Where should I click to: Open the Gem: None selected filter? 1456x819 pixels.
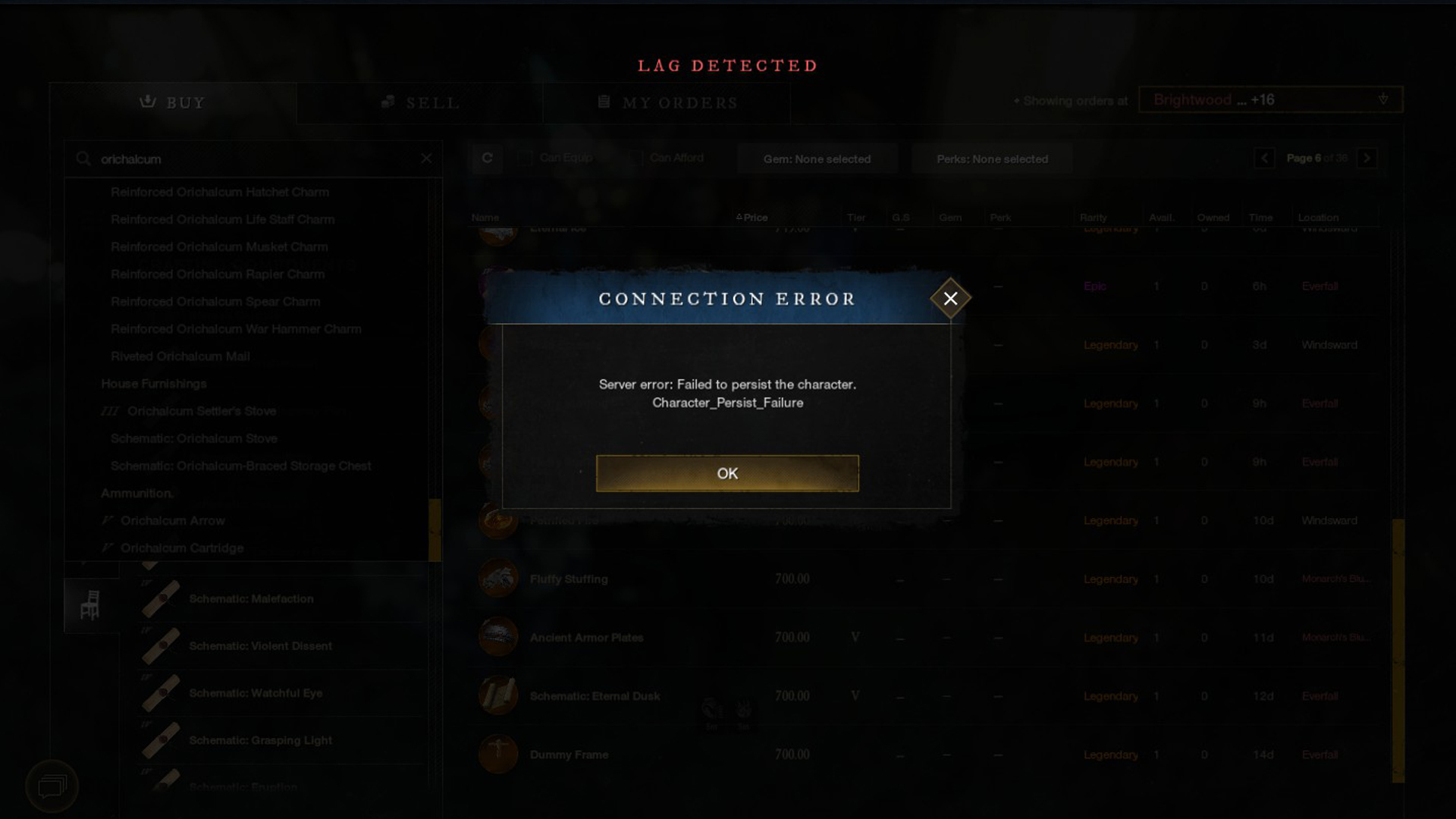(x=817, y=158)
